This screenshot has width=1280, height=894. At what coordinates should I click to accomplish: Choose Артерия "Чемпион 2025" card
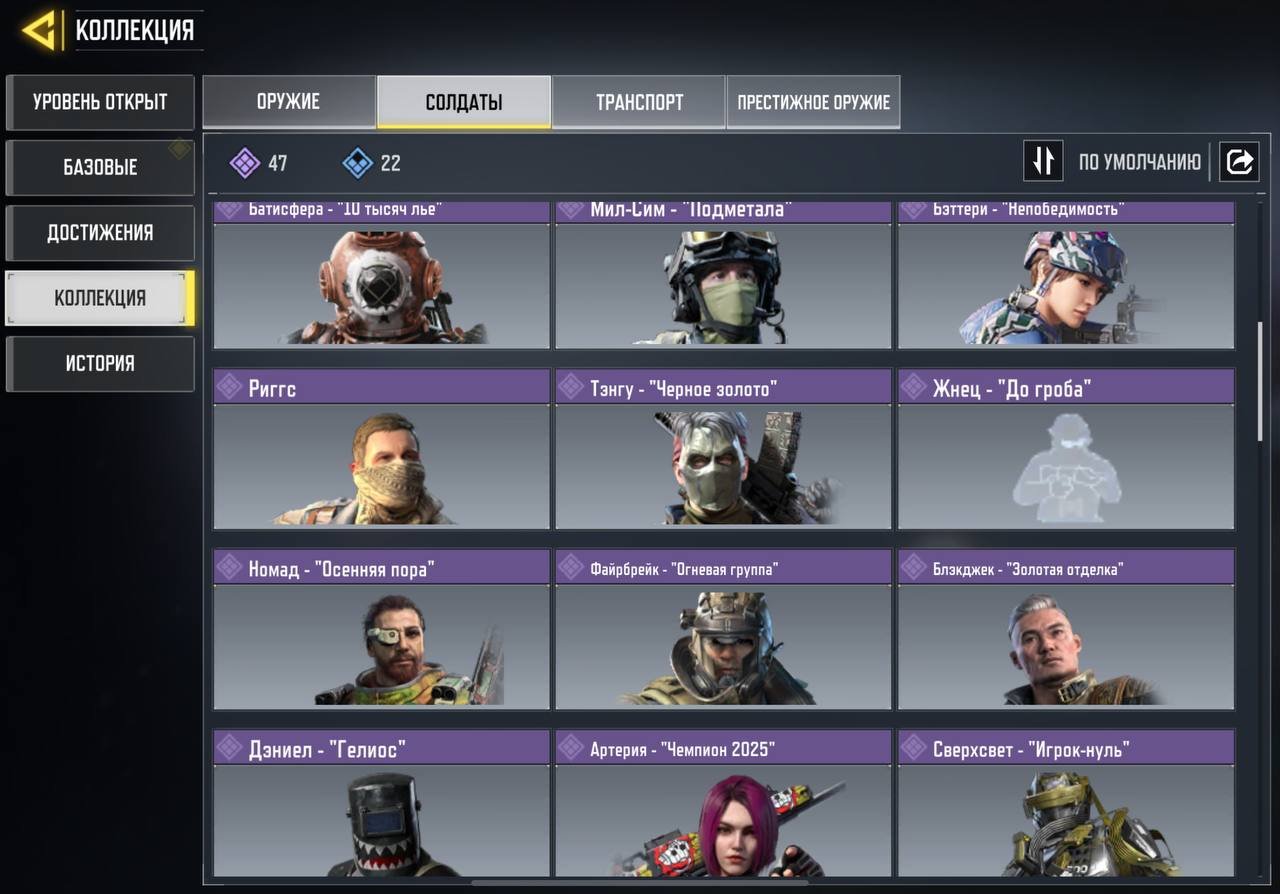pyautogui.click(x=723, y=805)
